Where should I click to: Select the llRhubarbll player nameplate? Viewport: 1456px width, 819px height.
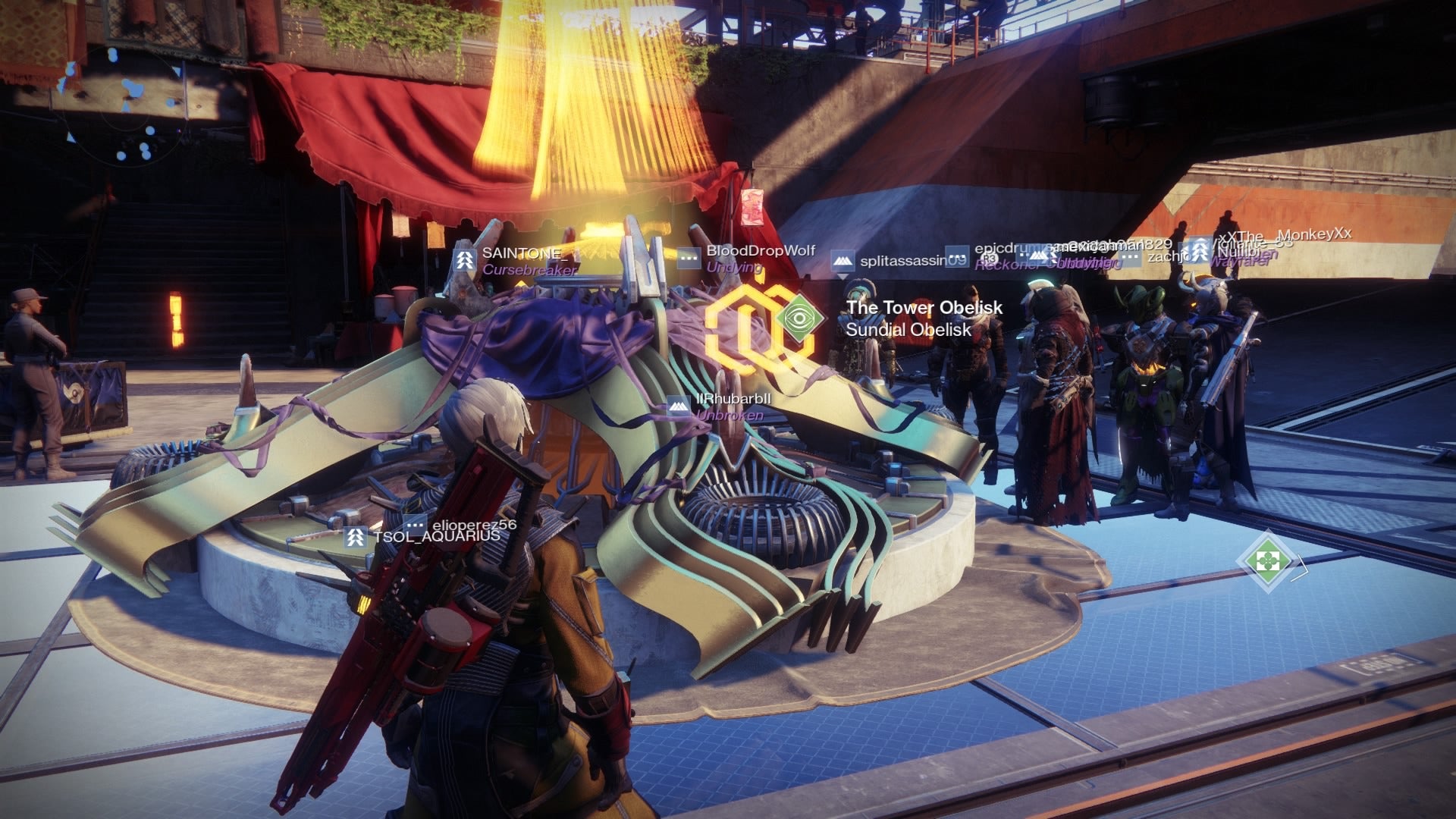(733, 399)
